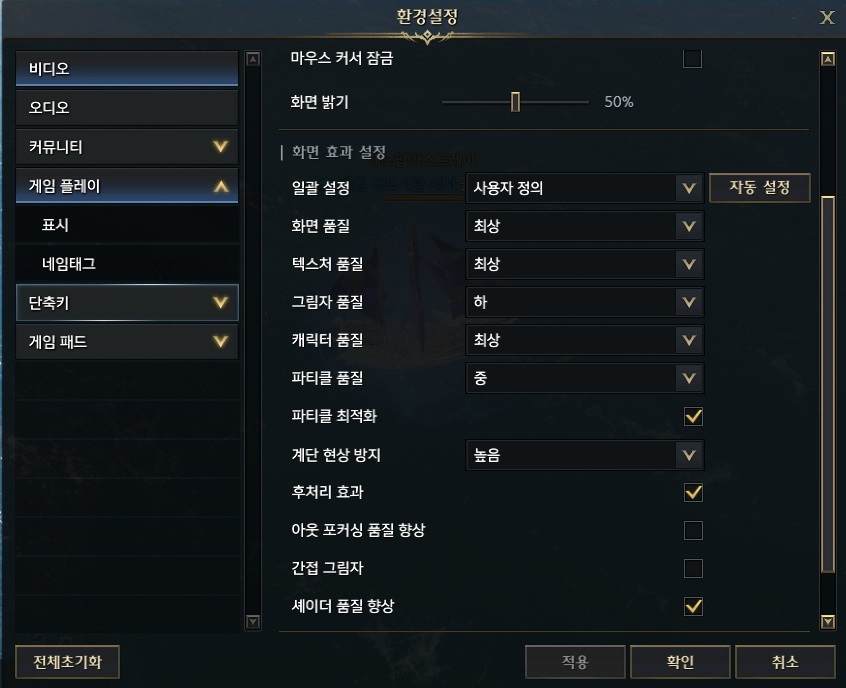Click the 화면 밝기 slider handle
The width and height of the screenshot is (846, 688).
(x=515, y=102)
